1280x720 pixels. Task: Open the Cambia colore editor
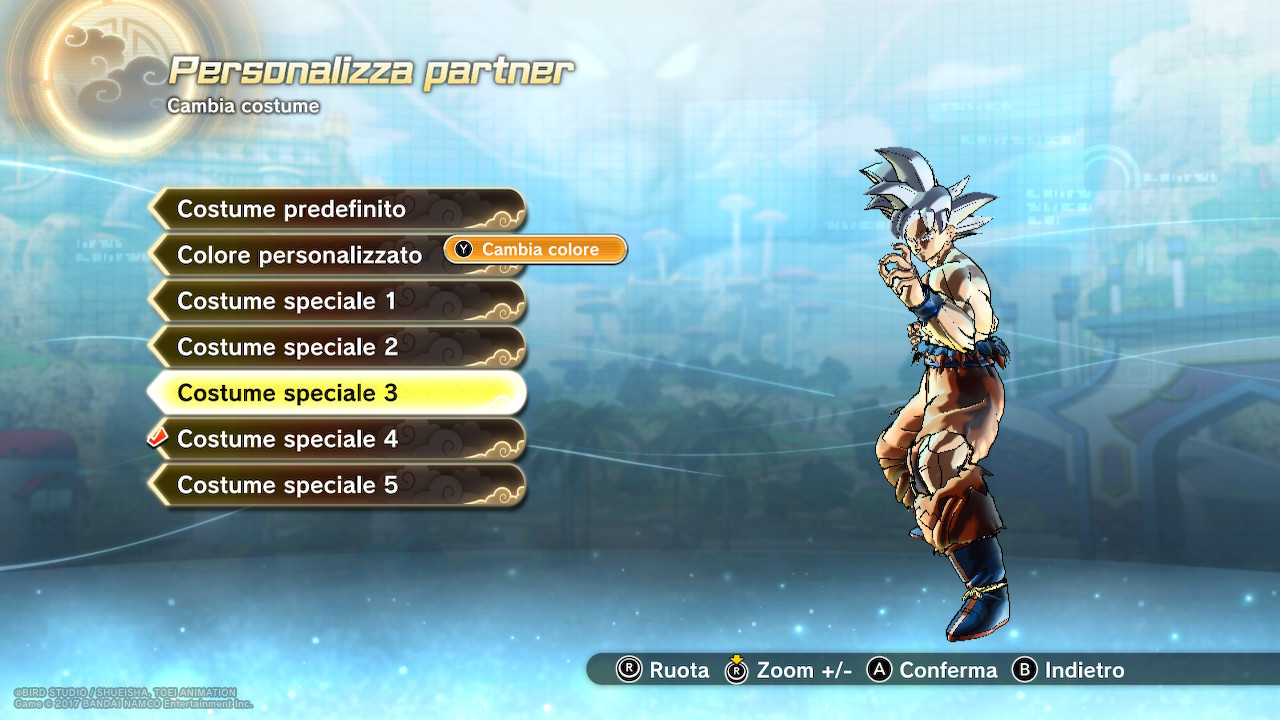coord(534,250)
